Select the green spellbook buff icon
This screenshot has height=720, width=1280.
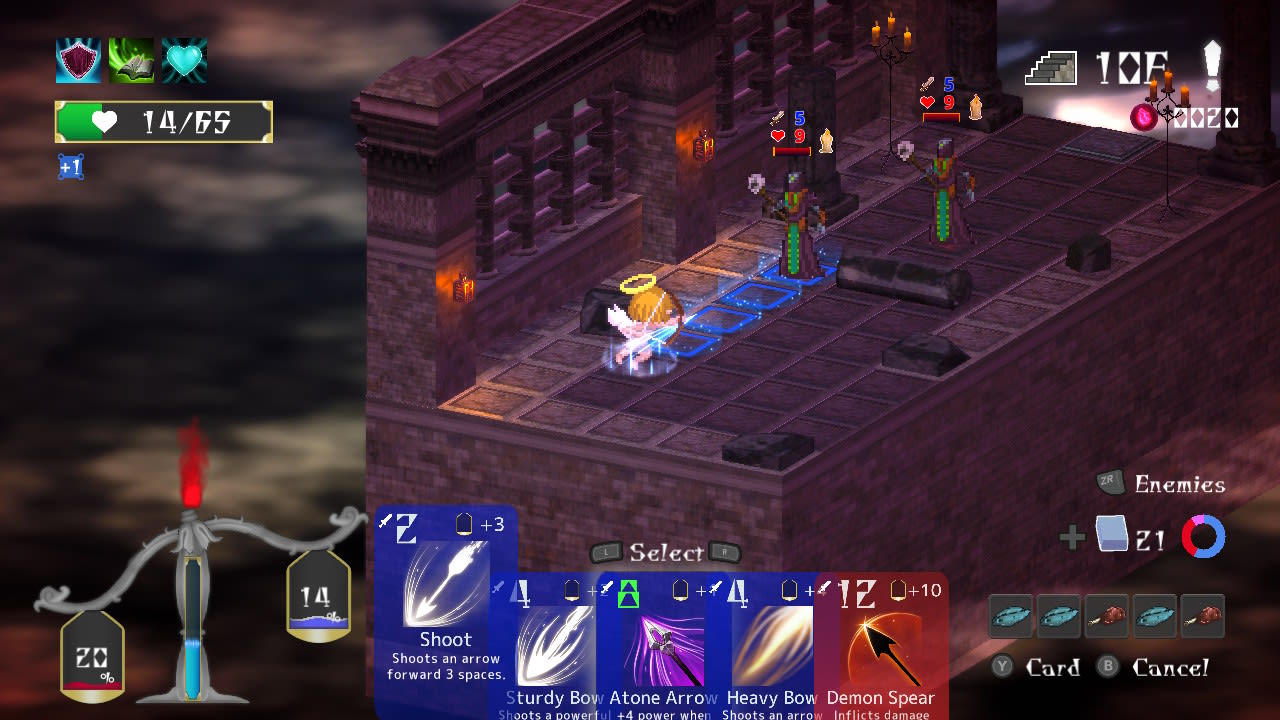click(x=131, y=61)
